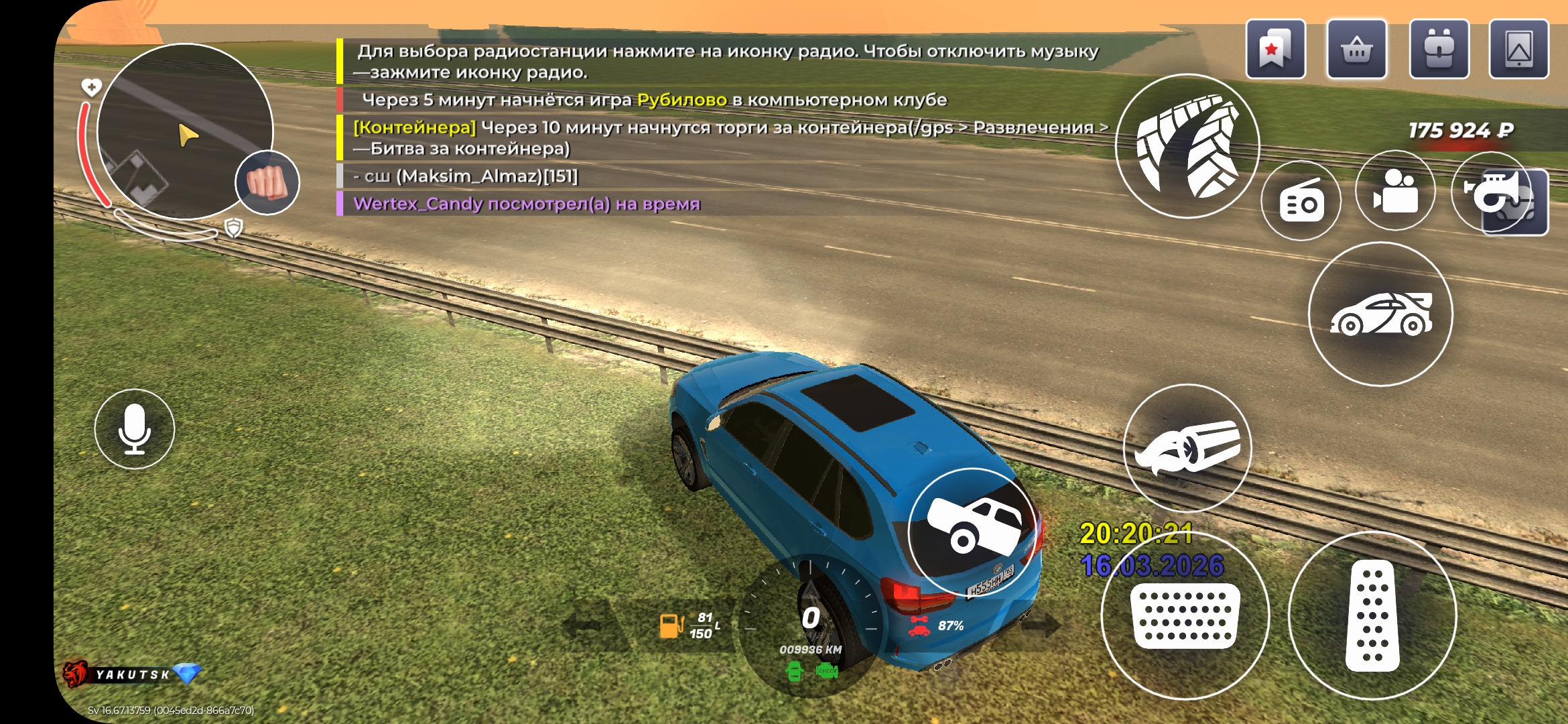This screenshot has width=1568, height=724.
Task: Switch the video camera view
Action: (1395, 191)
